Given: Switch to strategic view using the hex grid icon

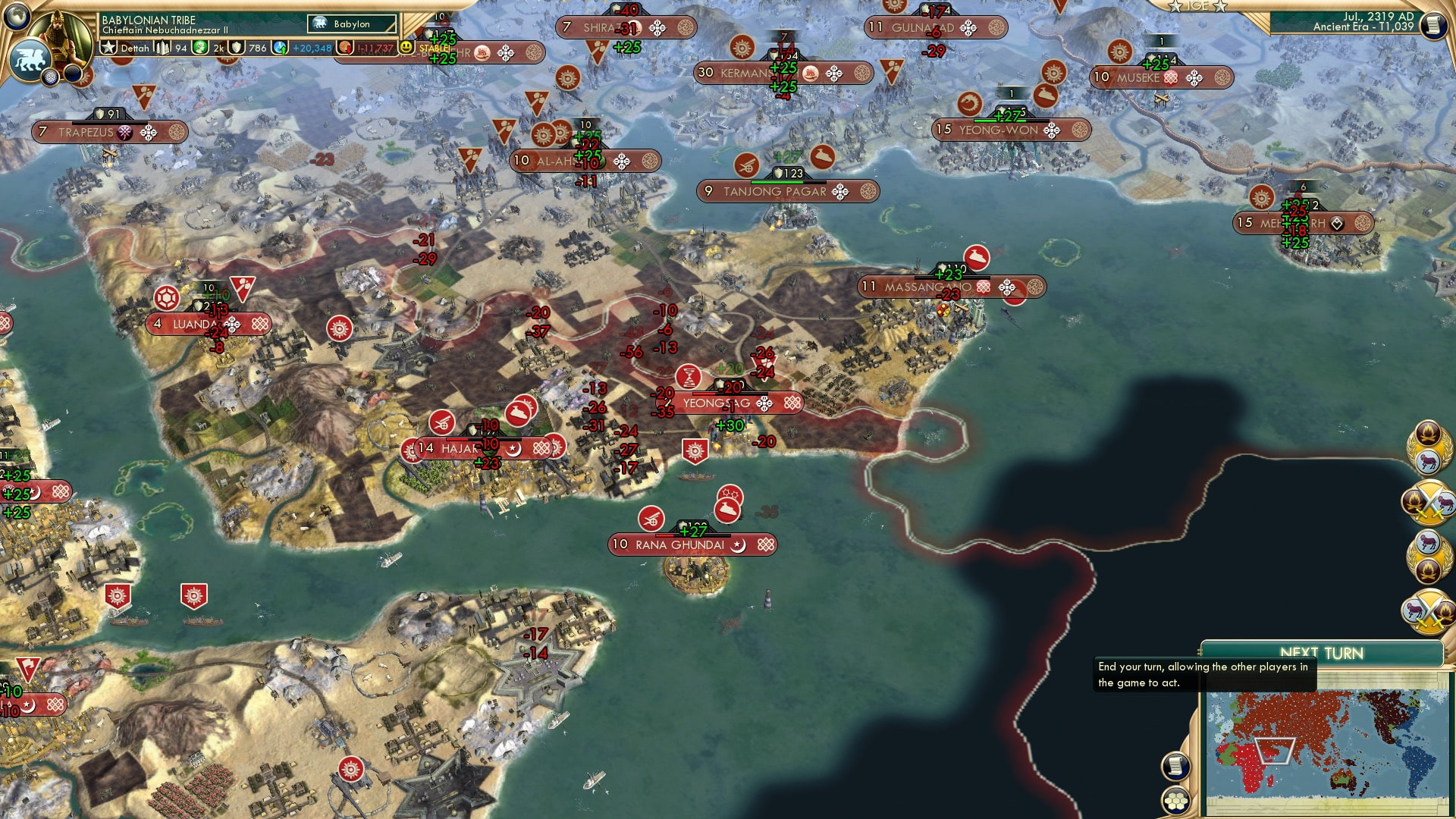Looking at the screenshot, I should coord(1176,801).
